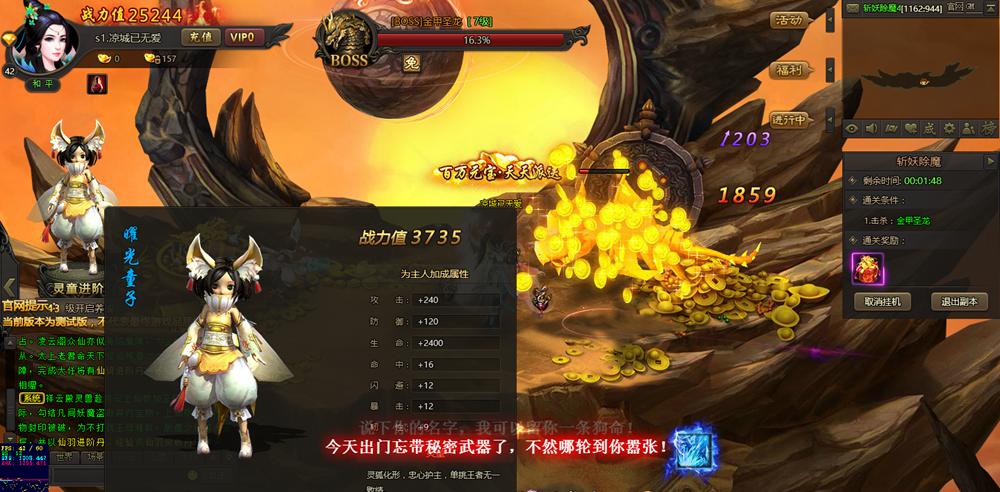Open the VIP0 panel

[x=242, y=37]
